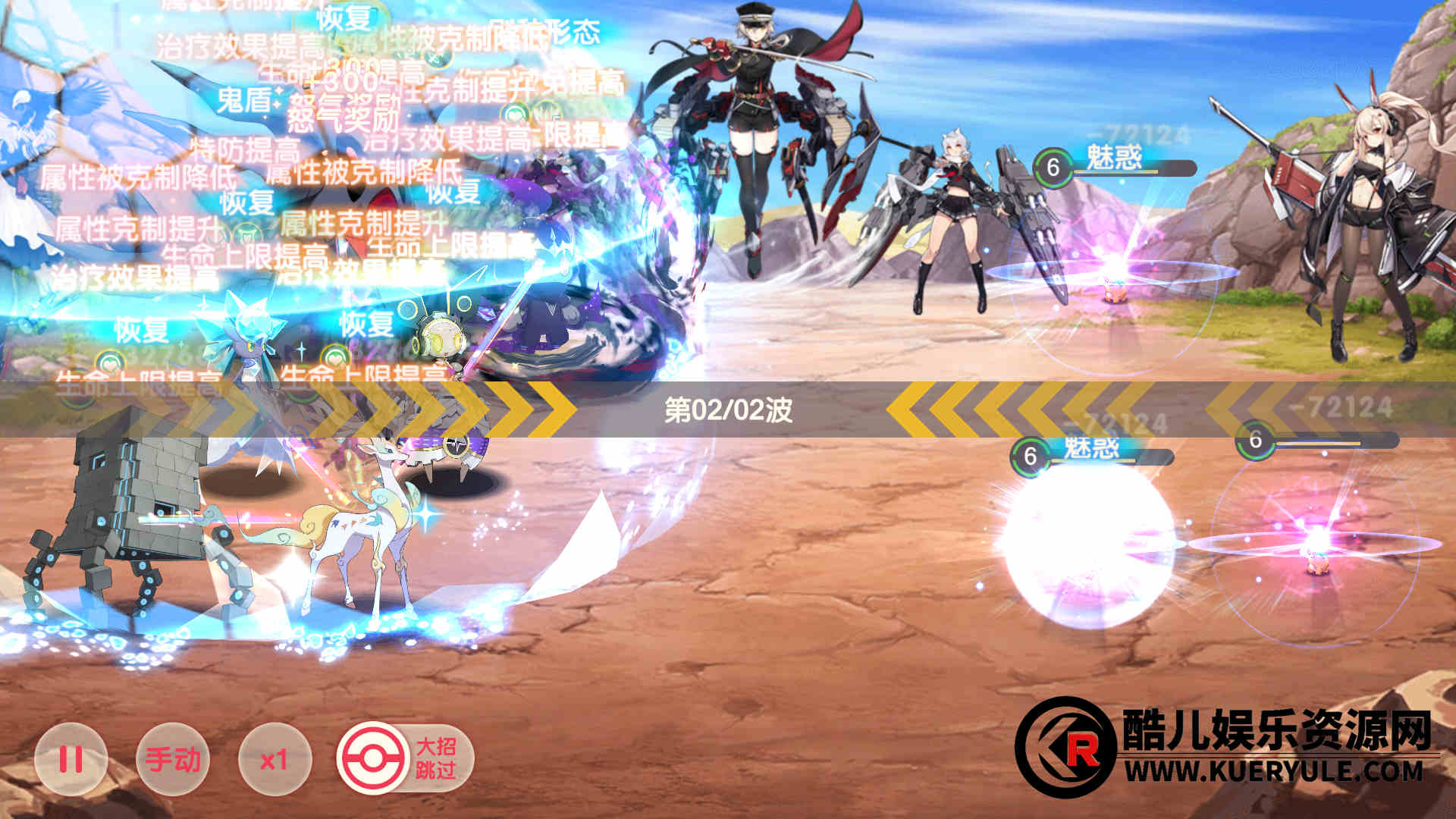Screen dimensions: 1456x819
Task: Toggle the 大招跳过 ultimate skip switch
Action: point(406,759)
